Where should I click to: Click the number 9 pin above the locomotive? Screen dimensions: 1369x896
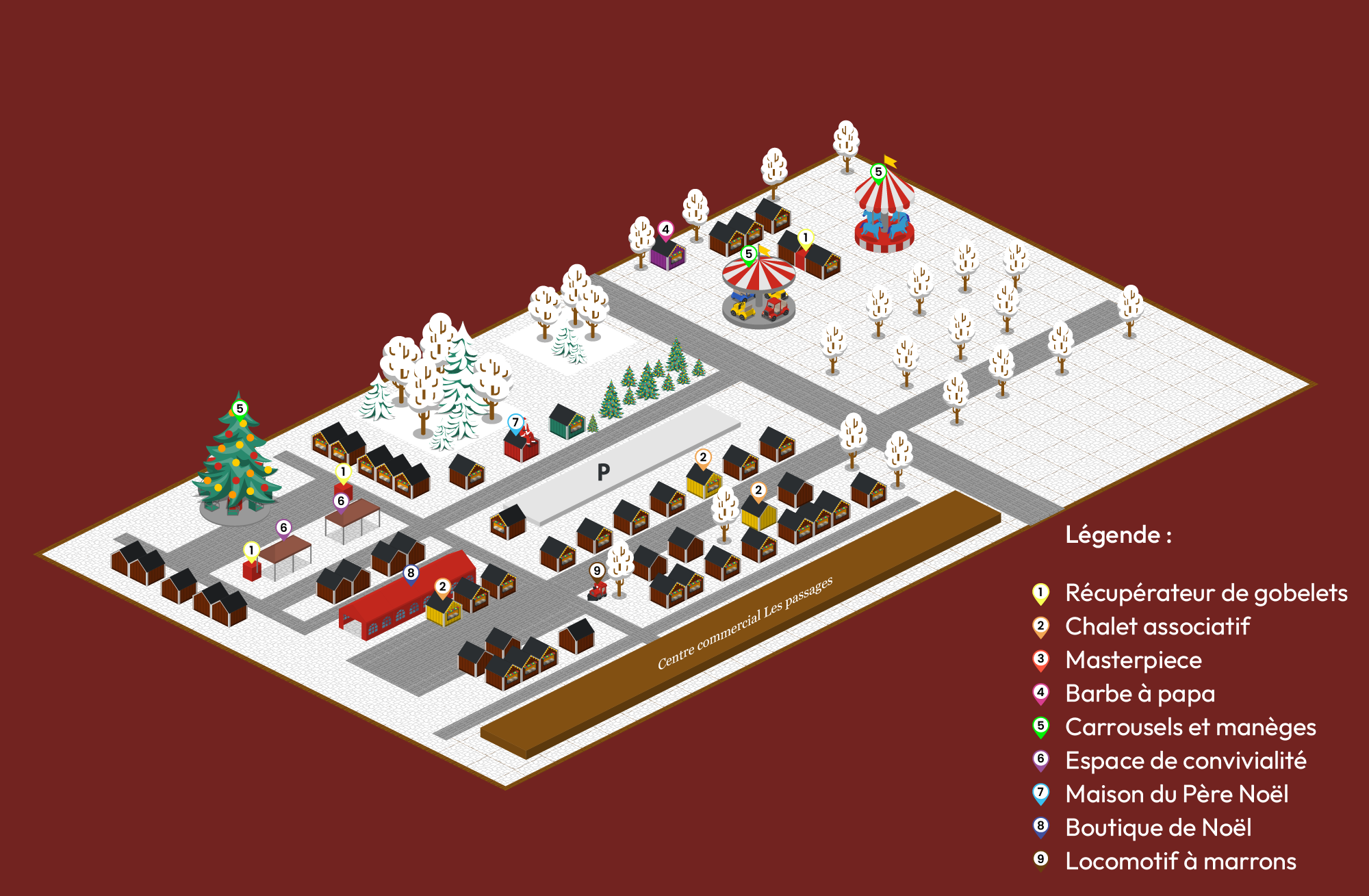click(x=597, y=571)
